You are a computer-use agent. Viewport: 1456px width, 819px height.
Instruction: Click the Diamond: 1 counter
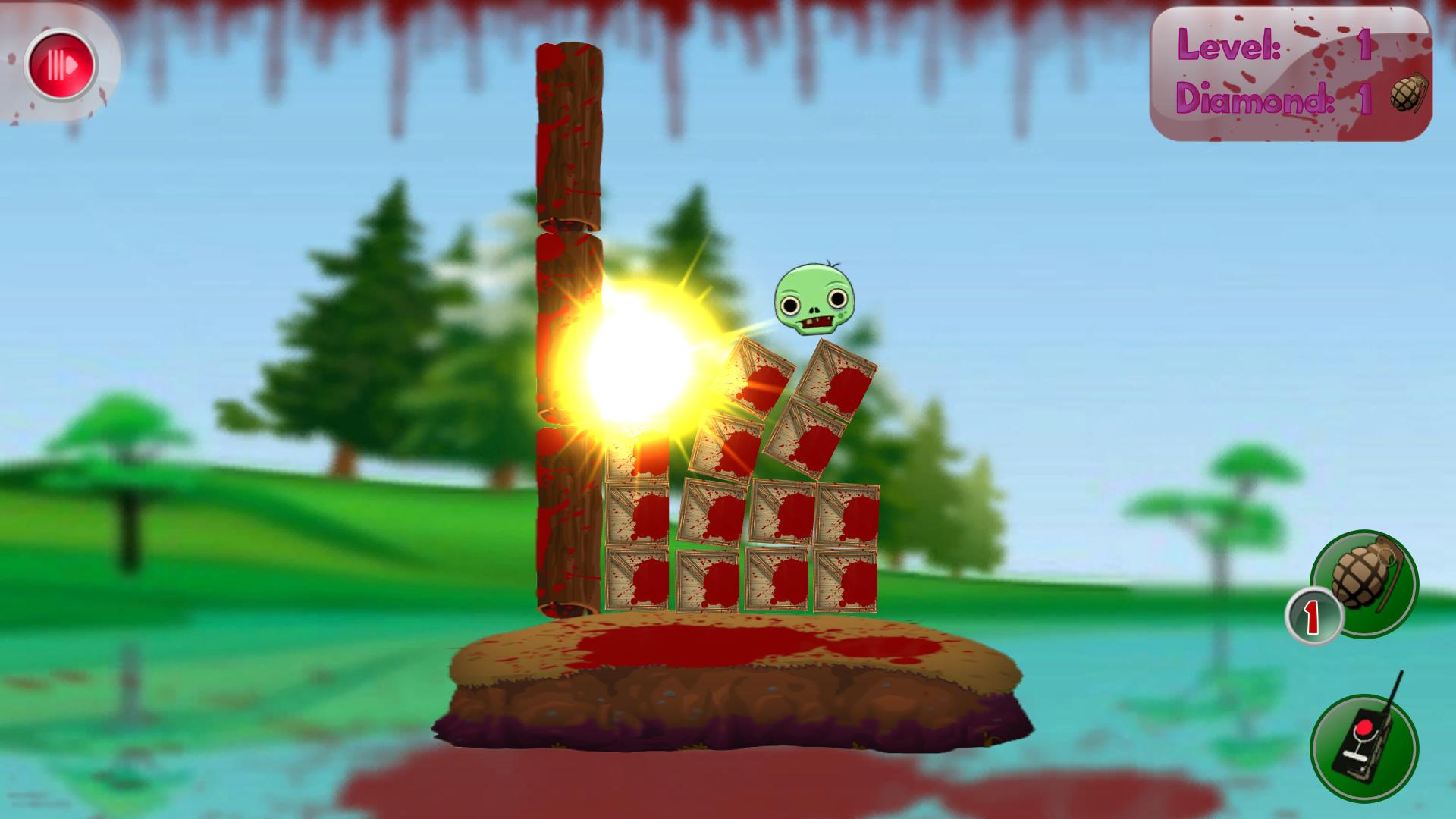coord(1274,99)
